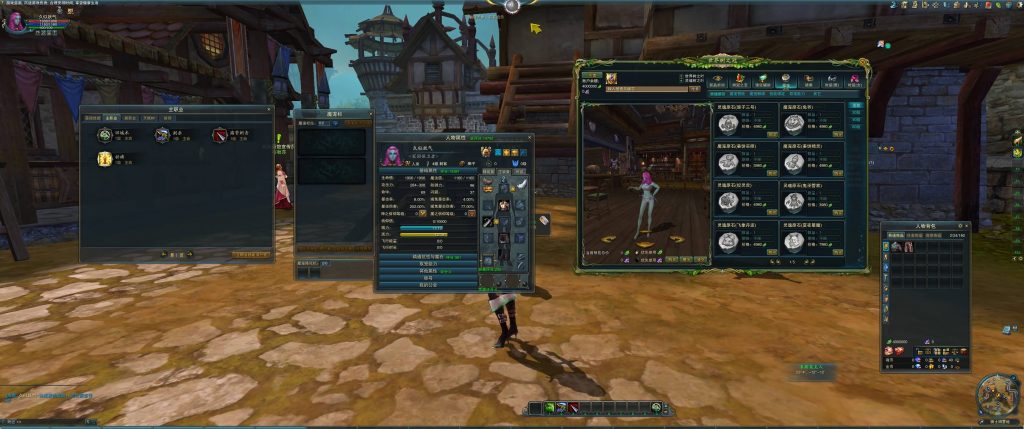The width and height of the screenshot is (1024, 429).
Task: Open the character avatar portrait at top-left
Action: coord(17,22)
